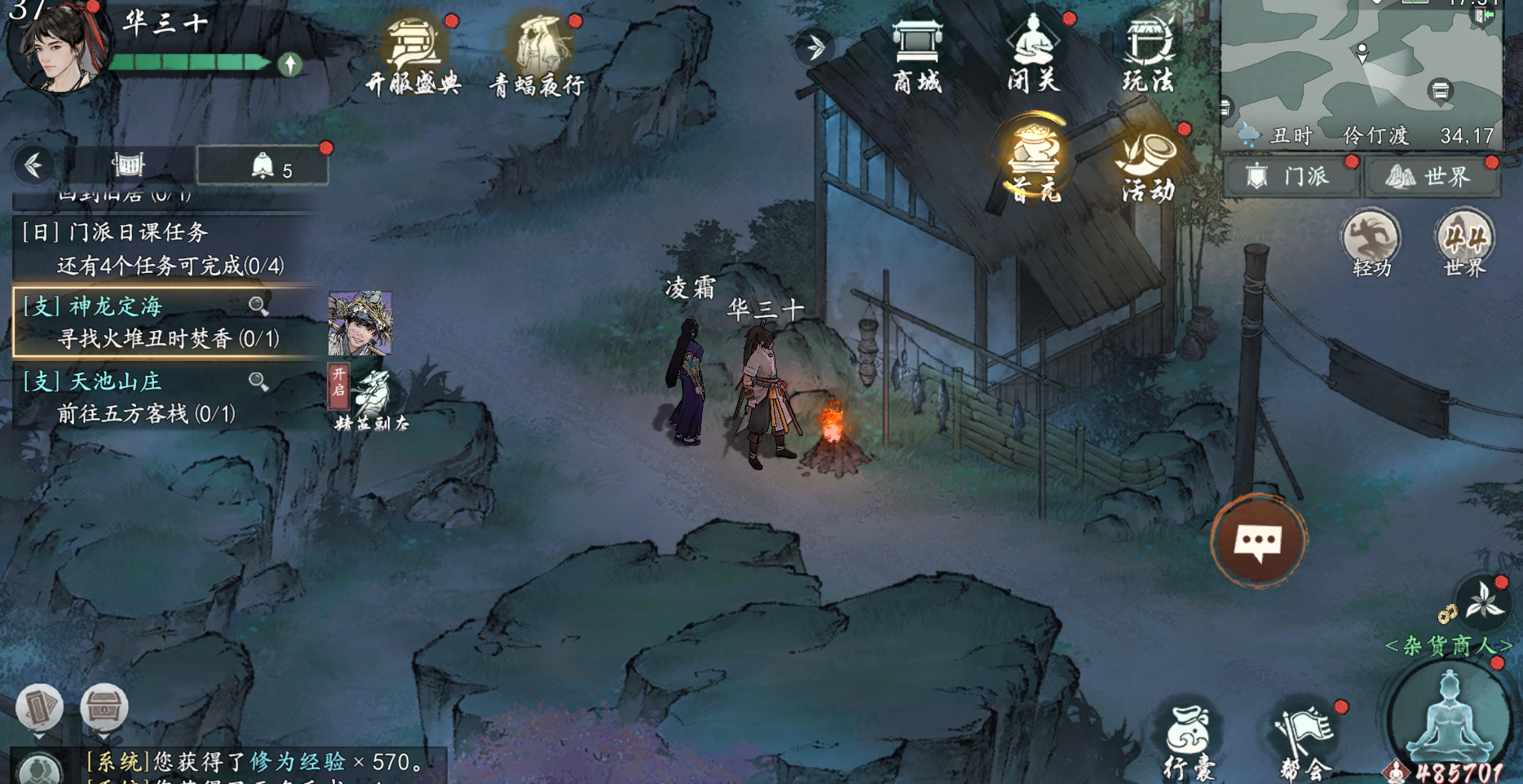Open the 玩法 gameplay menu
This screenshot has width=1523, height=784.
tap(1148, 54)
